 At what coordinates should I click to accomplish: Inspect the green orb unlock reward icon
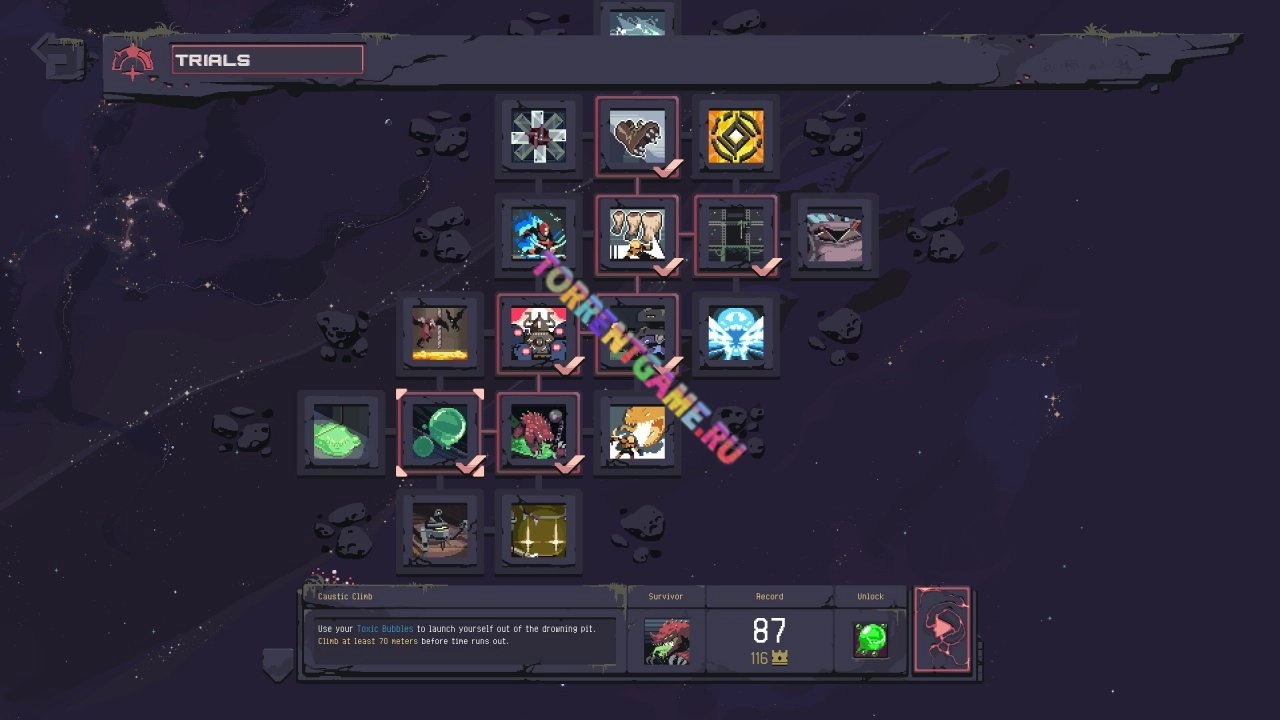click(x=870, y=640)
